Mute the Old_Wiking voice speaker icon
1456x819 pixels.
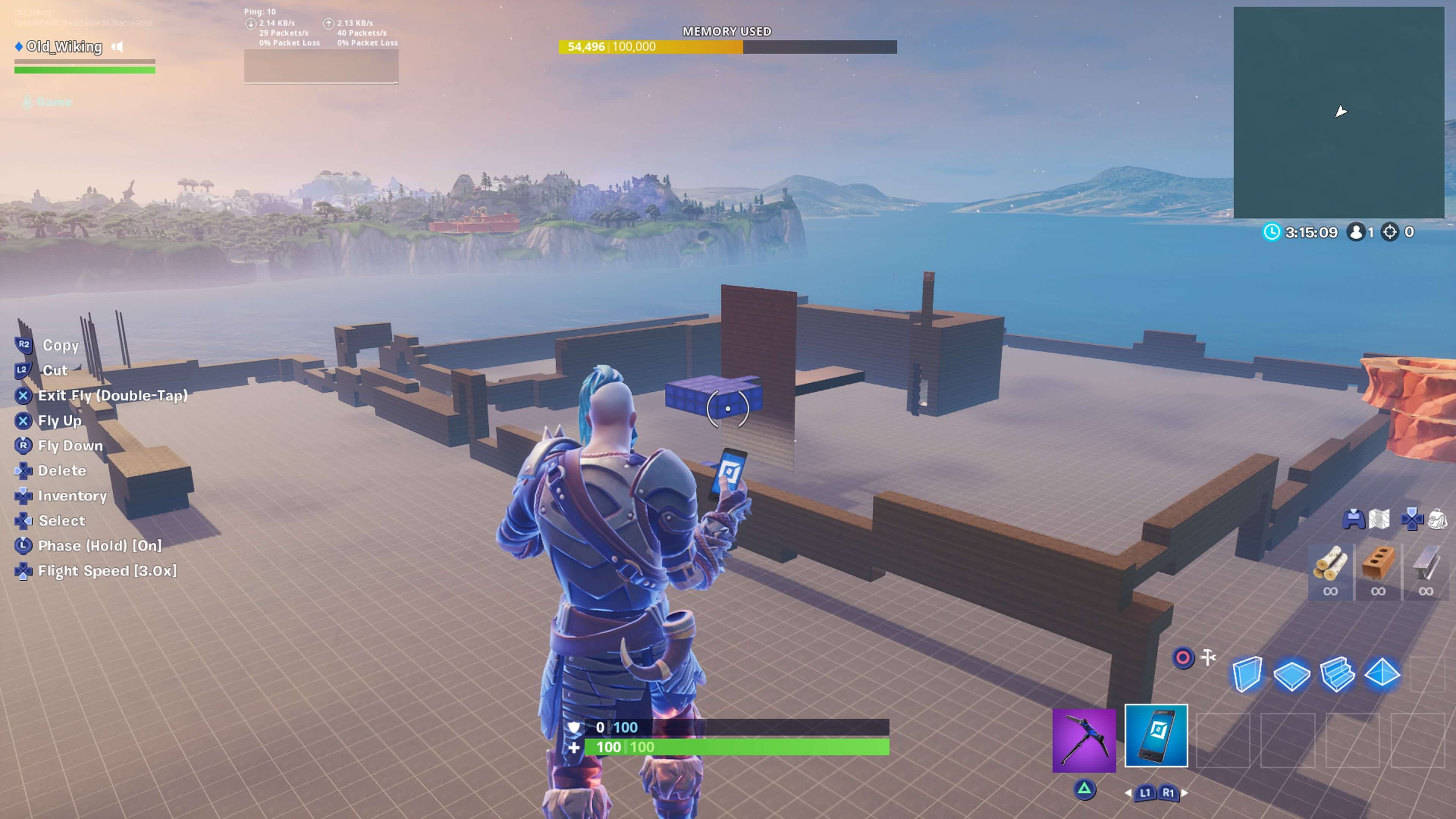[117, 47]
